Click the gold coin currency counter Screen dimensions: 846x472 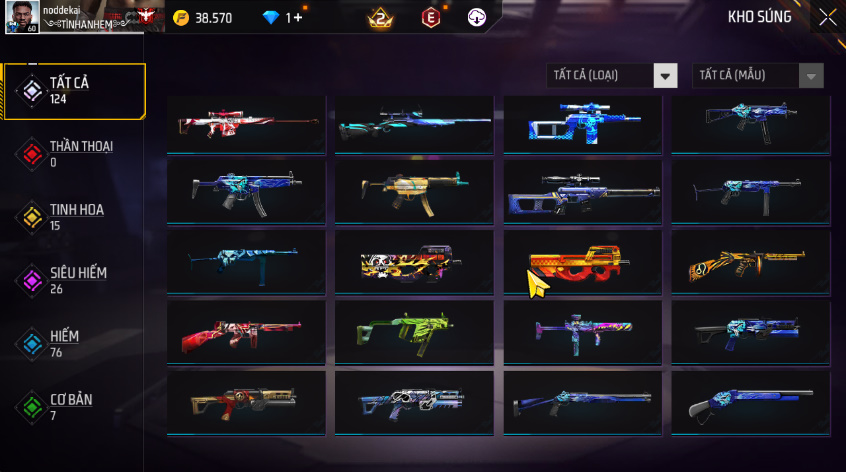(203, 18)
